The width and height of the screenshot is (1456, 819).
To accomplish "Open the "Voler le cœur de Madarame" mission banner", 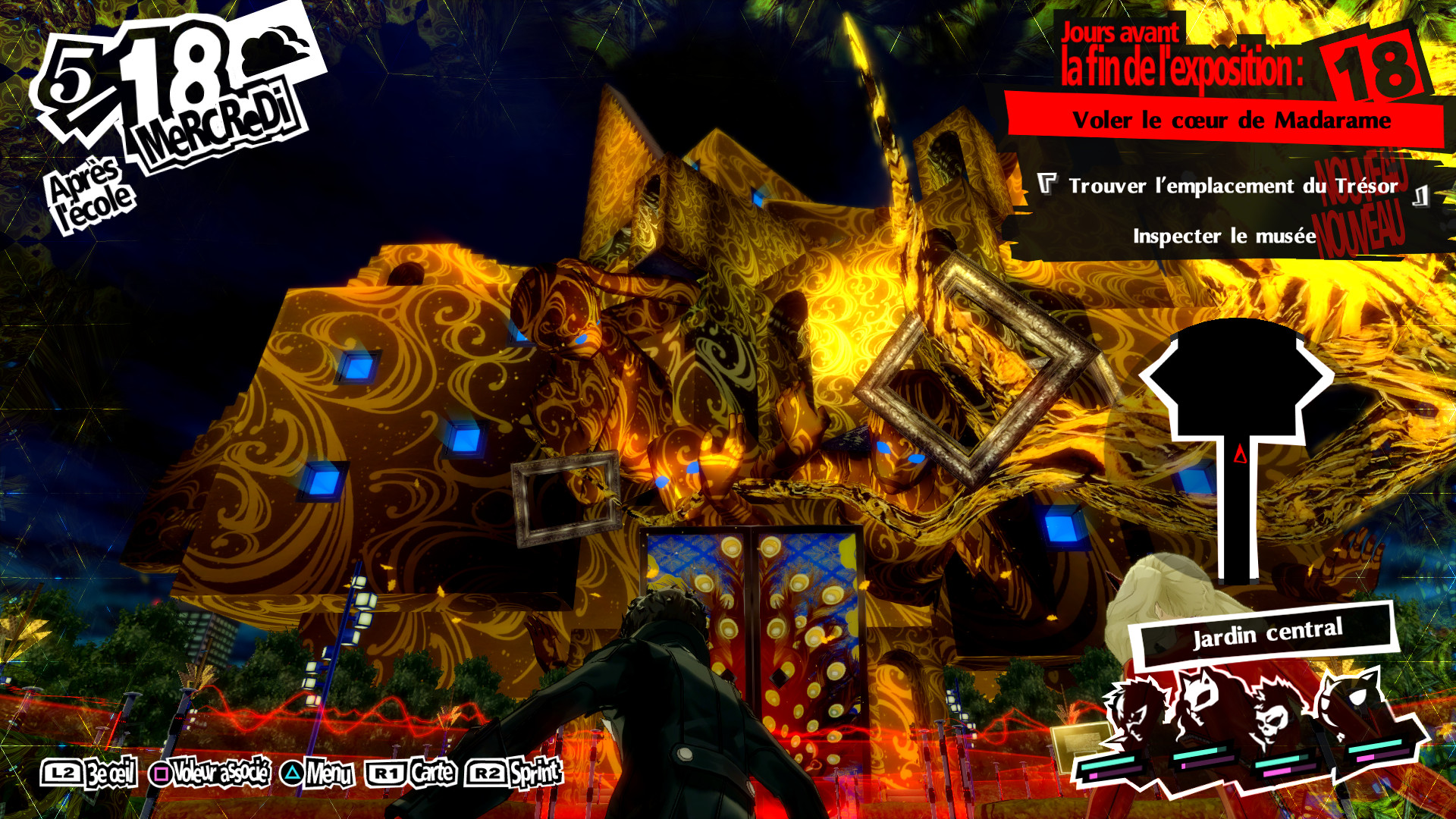I will point(1230,121).
